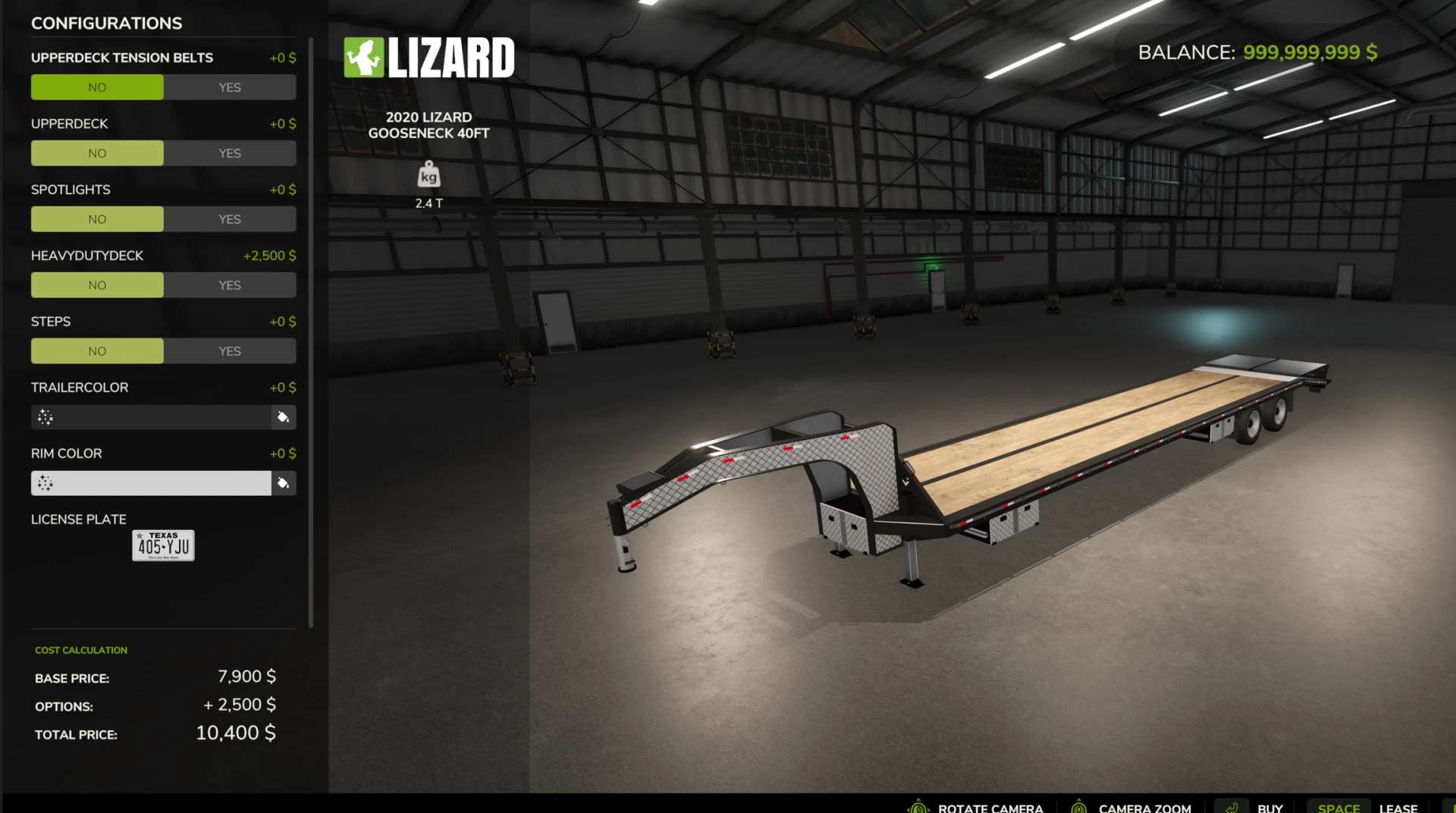Click the paint bucket icon beside Trailercolor

pos(284,417)
